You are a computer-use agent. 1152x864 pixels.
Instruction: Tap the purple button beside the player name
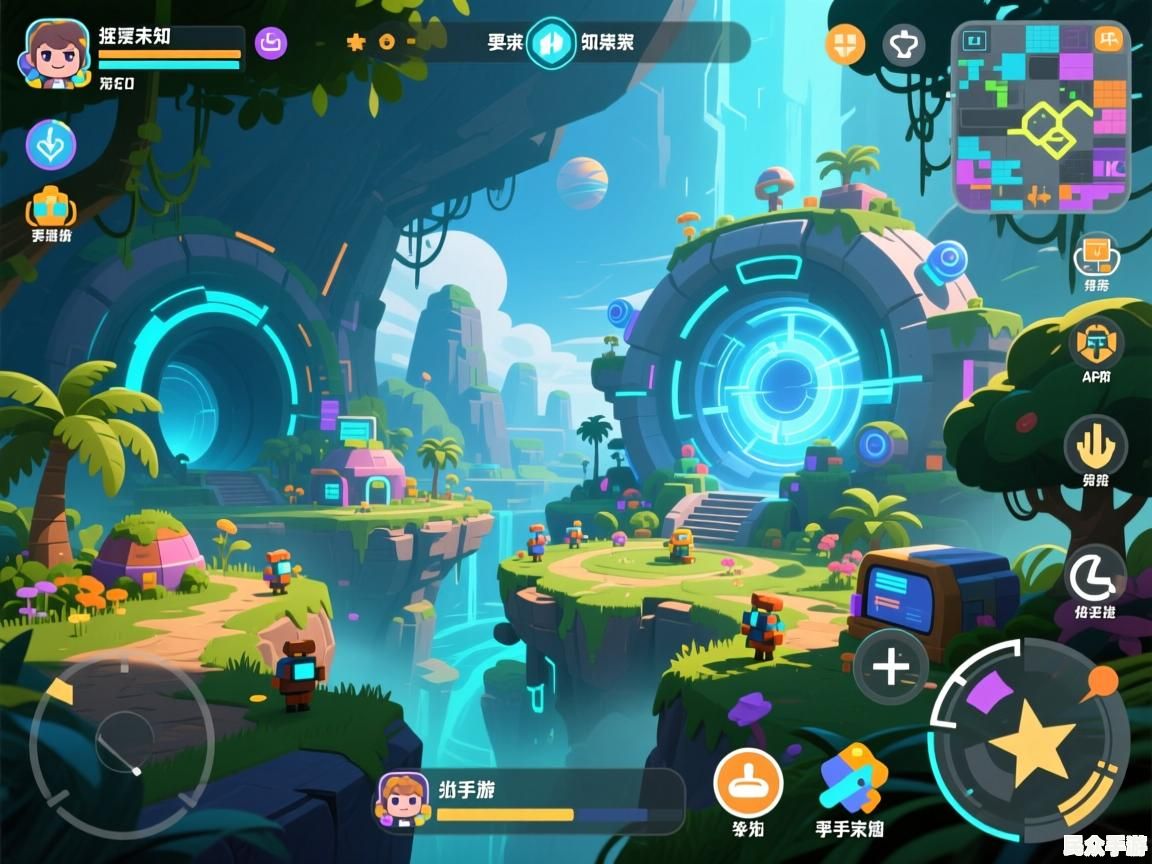[x=271, y=43]
